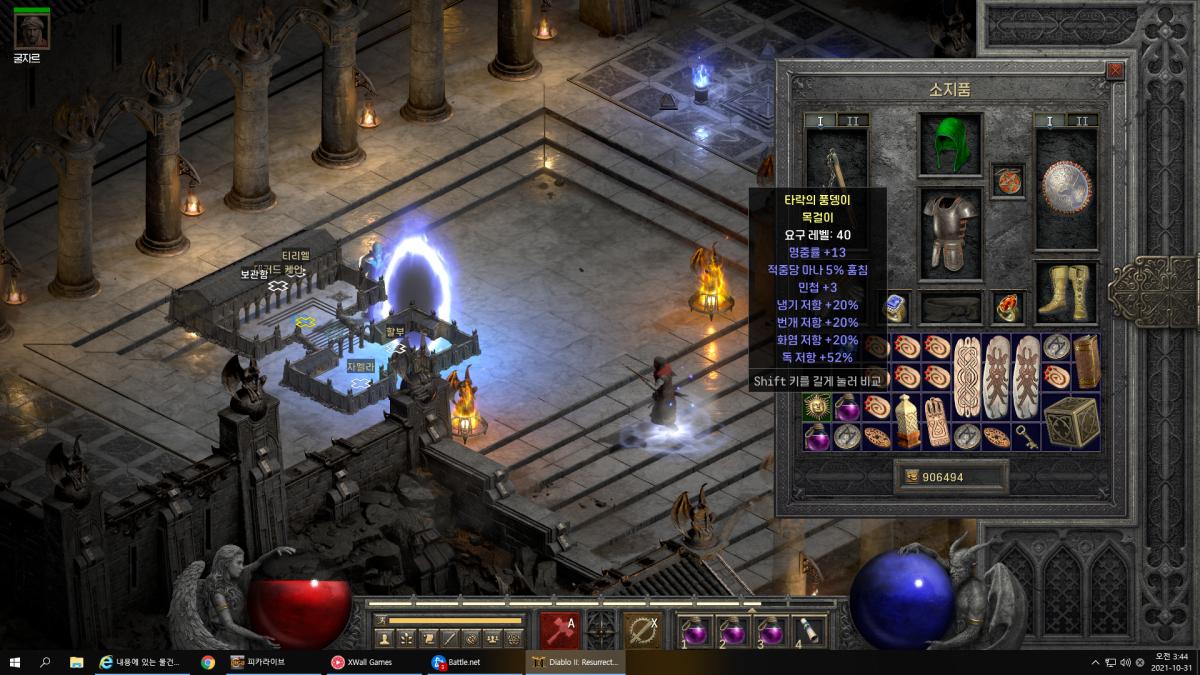Image resolution: width=1200 pixels, height=675 pixels.
Task: Select the green hooded helm slot
Action: pos(949,145)
